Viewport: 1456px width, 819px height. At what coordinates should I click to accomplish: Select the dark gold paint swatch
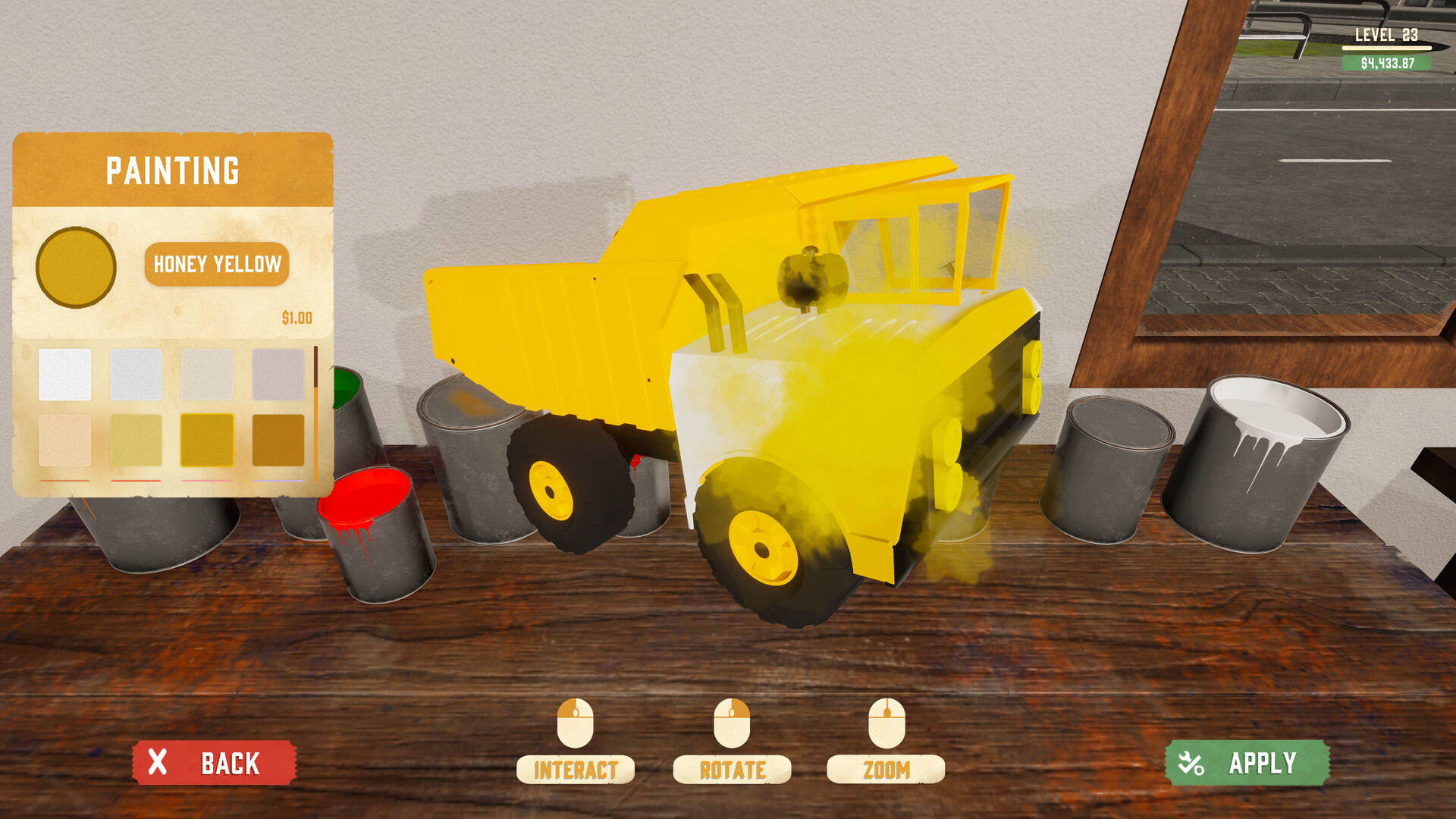pos(278,441)
